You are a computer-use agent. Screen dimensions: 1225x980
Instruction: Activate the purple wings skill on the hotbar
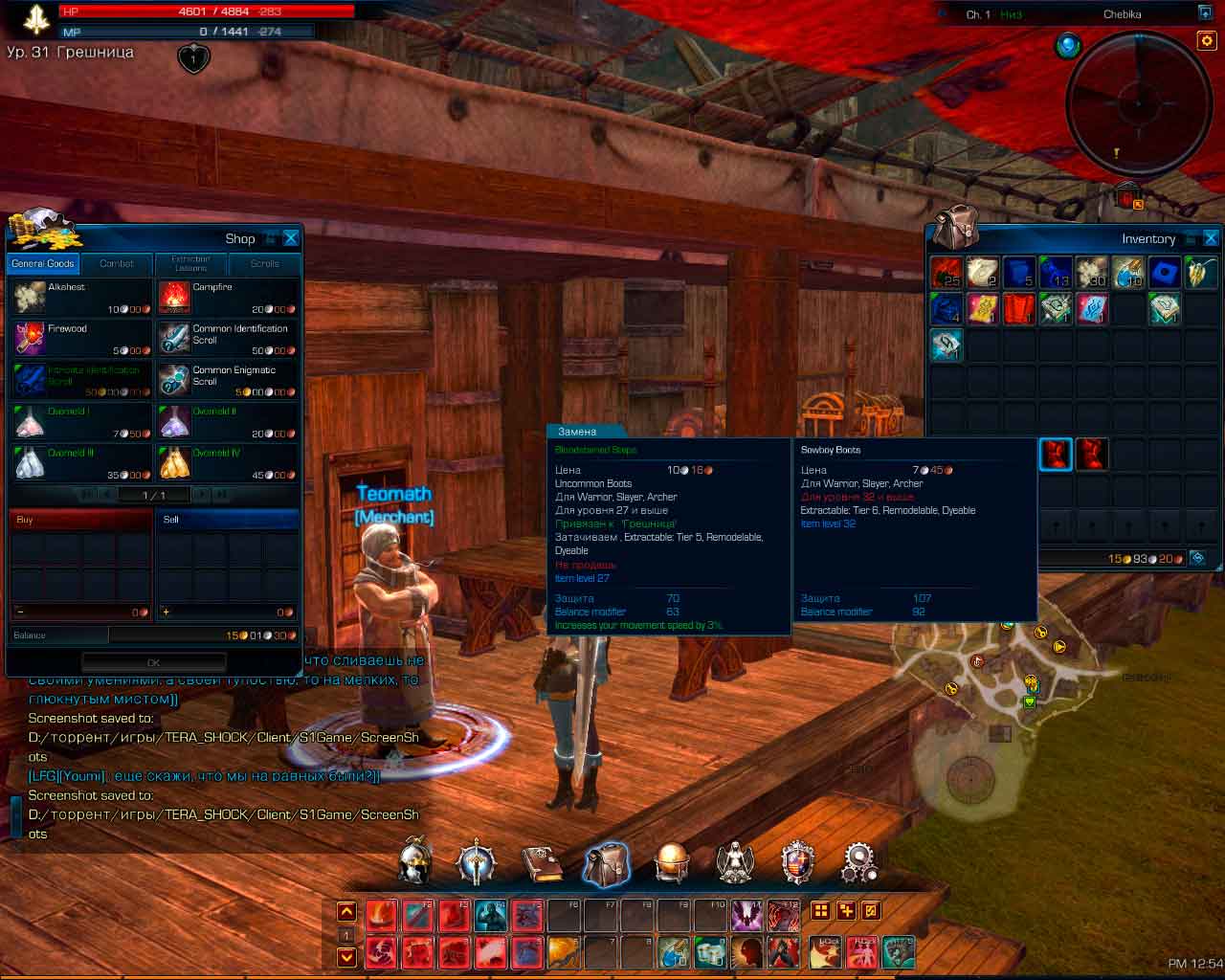tap(746, 916)
